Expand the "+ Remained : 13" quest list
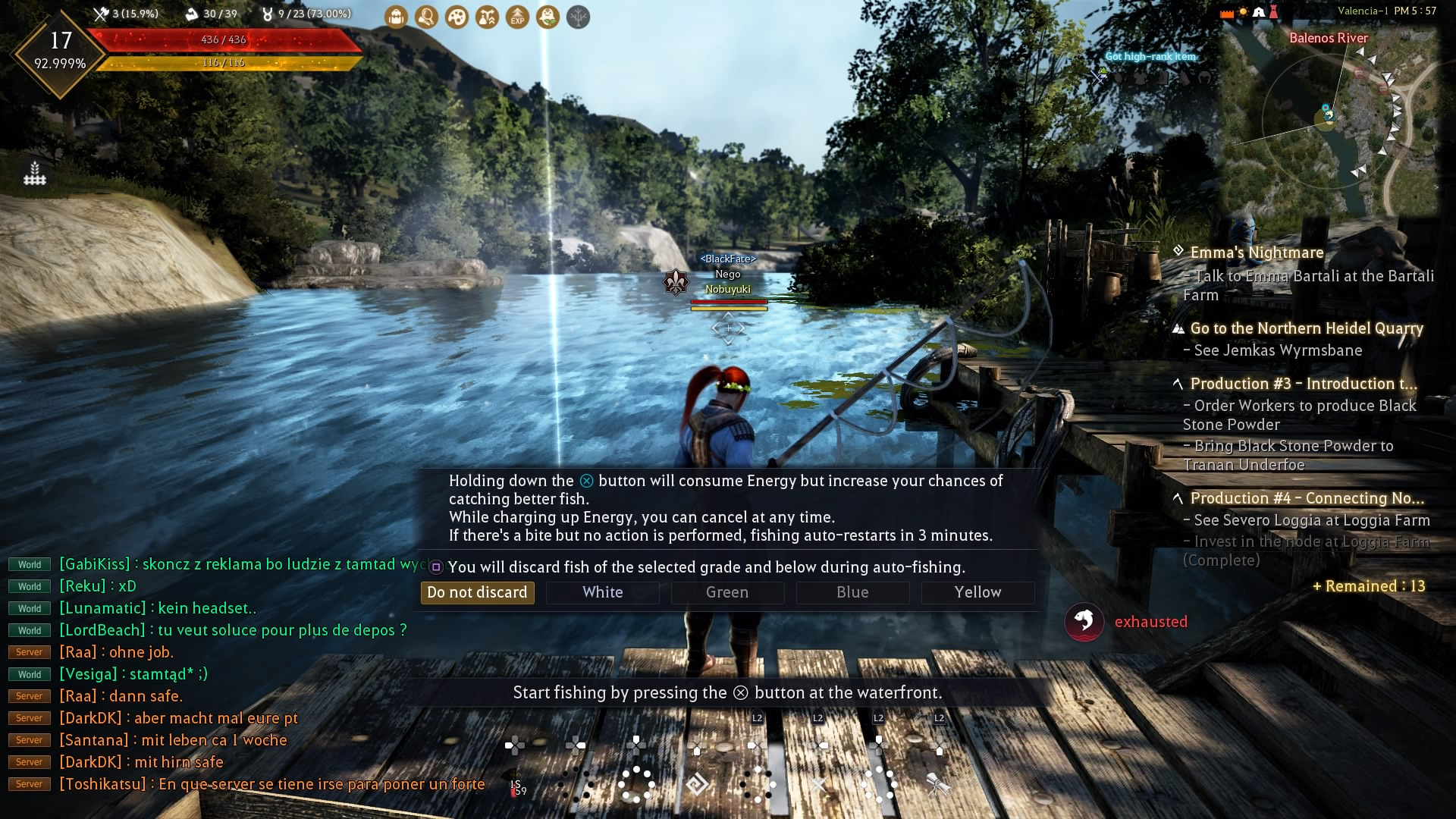 coord(1369,586)
